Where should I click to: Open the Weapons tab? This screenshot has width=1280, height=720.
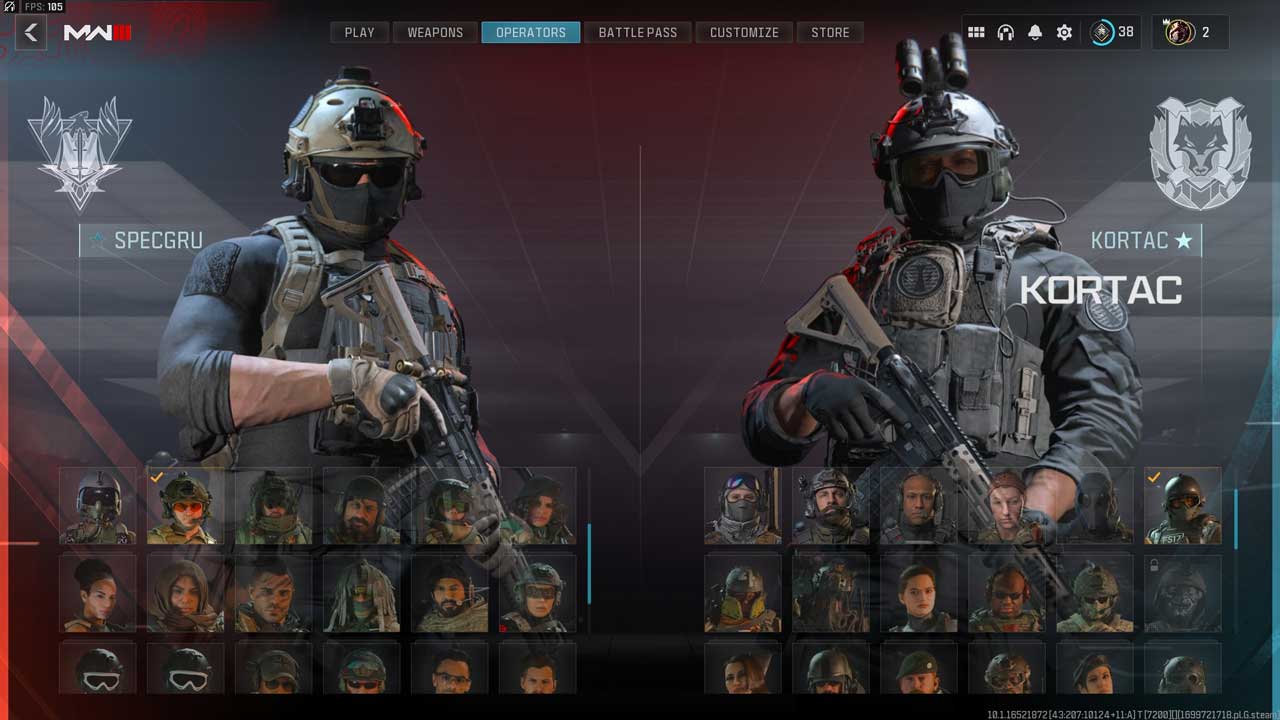(435, 33)
